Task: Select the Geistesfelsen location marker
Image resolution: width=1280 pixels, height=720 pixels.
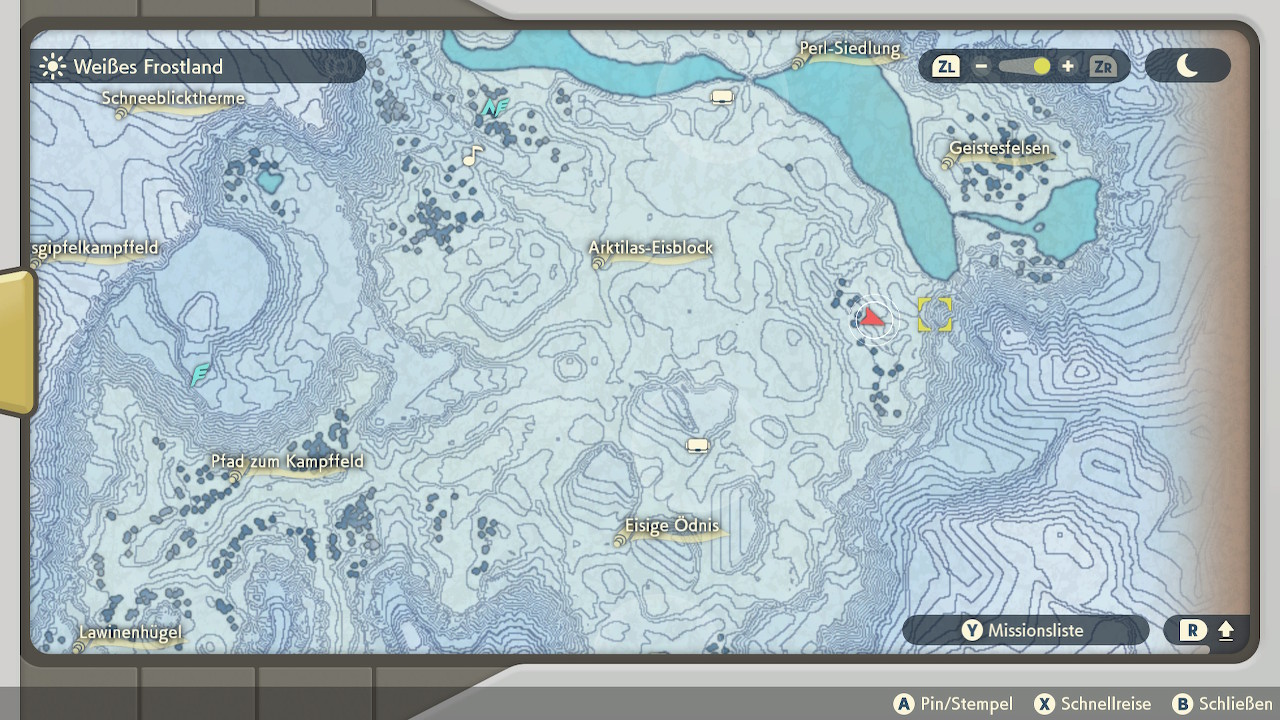Action: (x=999, y=149)
